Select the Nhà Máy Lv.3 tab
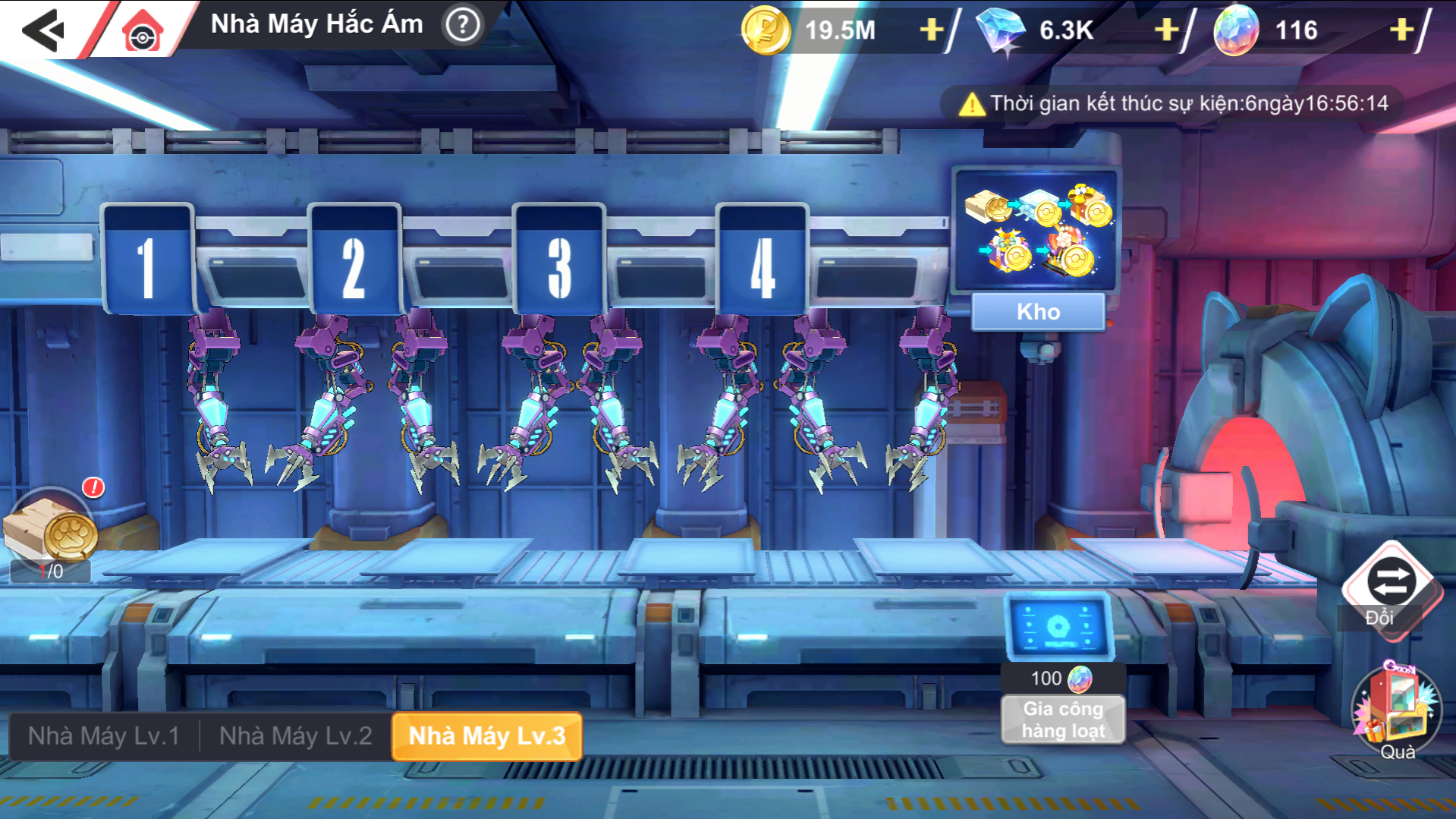The height and width of the screenshot is (819, 1456). (x=487, y=736)
